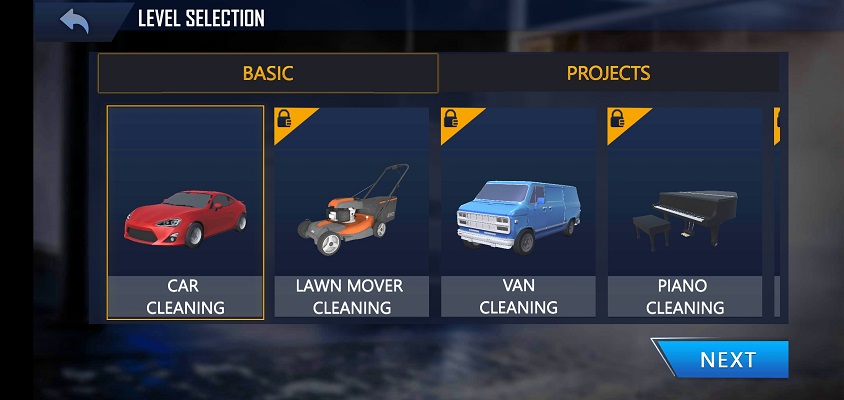The width and height of the screenshot is (844, 400).
Task: Switch to the Basic tab
Action: click(268, 73)
